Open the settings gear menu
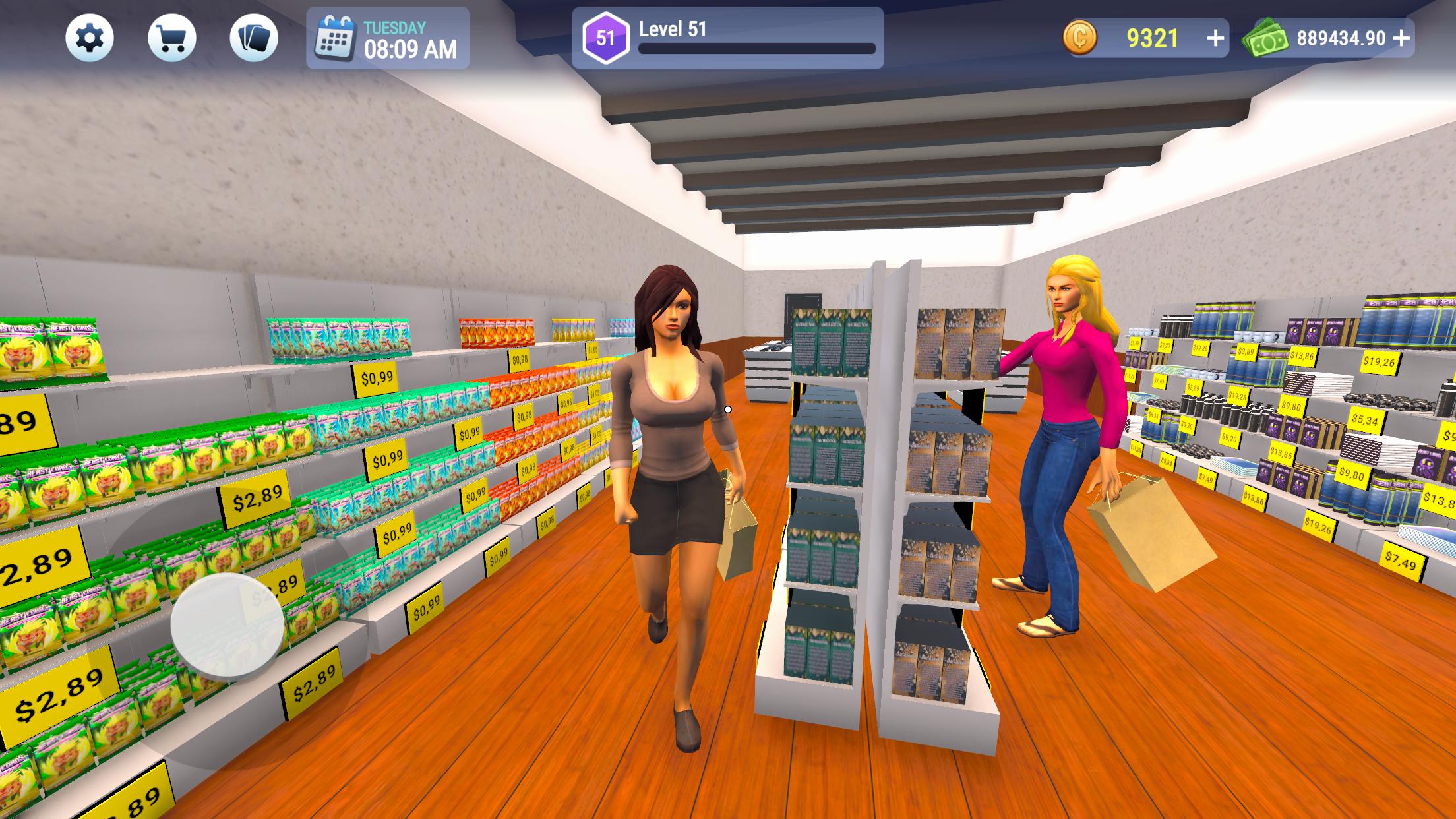 point(91,40)
